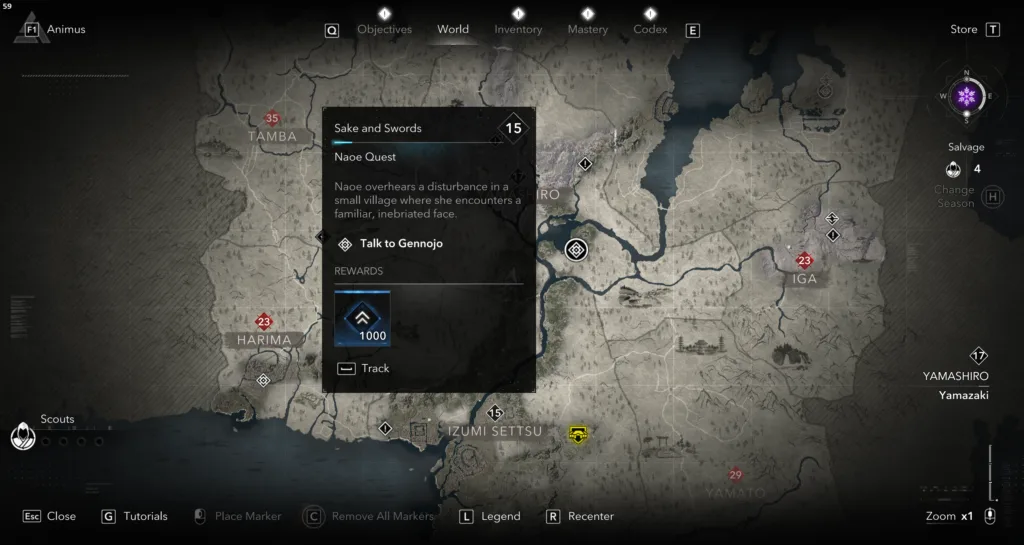Select the Yamato level 29 marker
The height and width of the screenshot is (545, 1024).
736,475
